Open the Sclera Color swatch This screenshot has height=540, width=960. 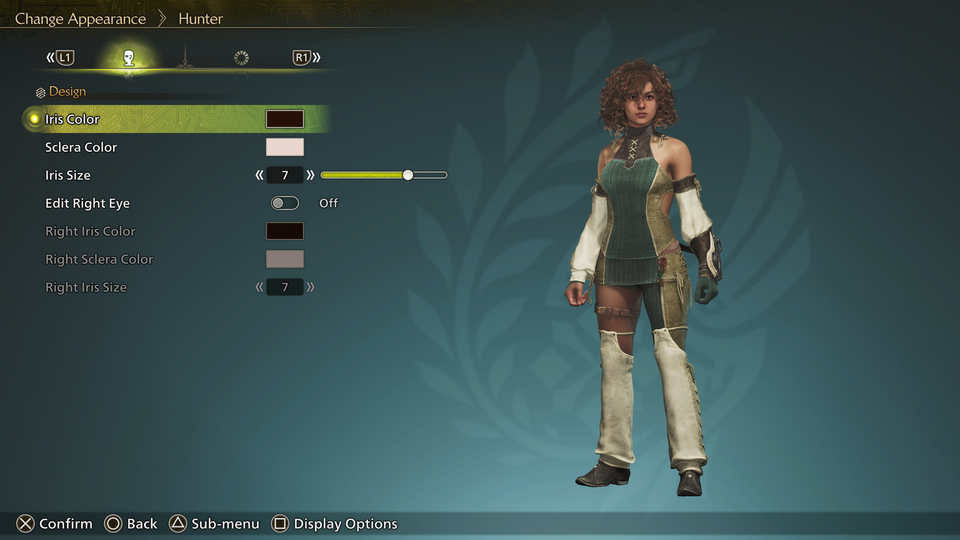tap(284, 147)
